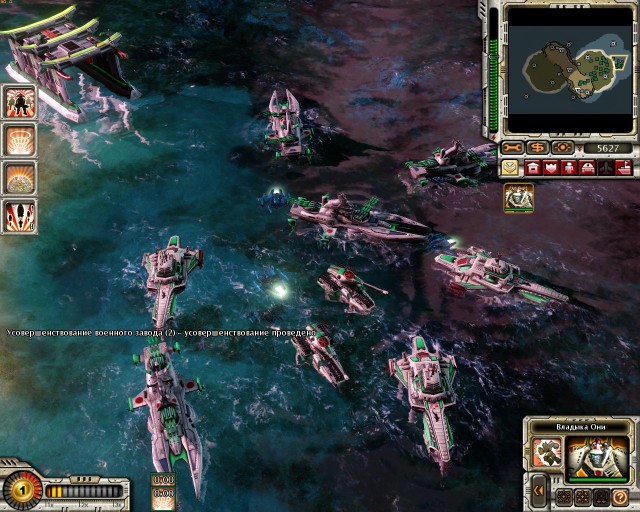Switch to the vehicles production tab
This screenshot has width=640, height=512.
pyautogui.click(x=587, y=168)
